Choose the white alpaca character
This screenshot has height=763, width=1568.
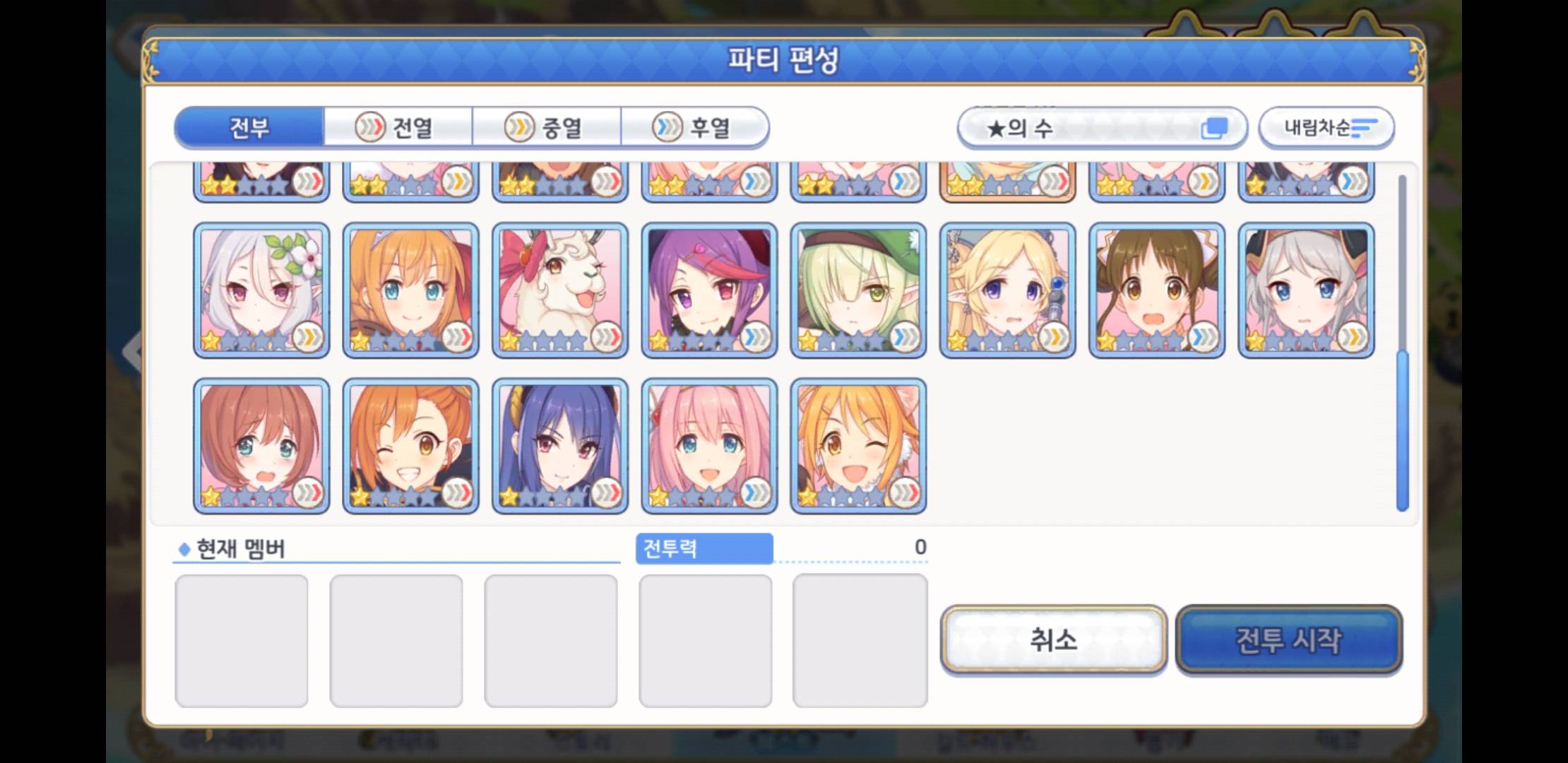coord(559,290)
